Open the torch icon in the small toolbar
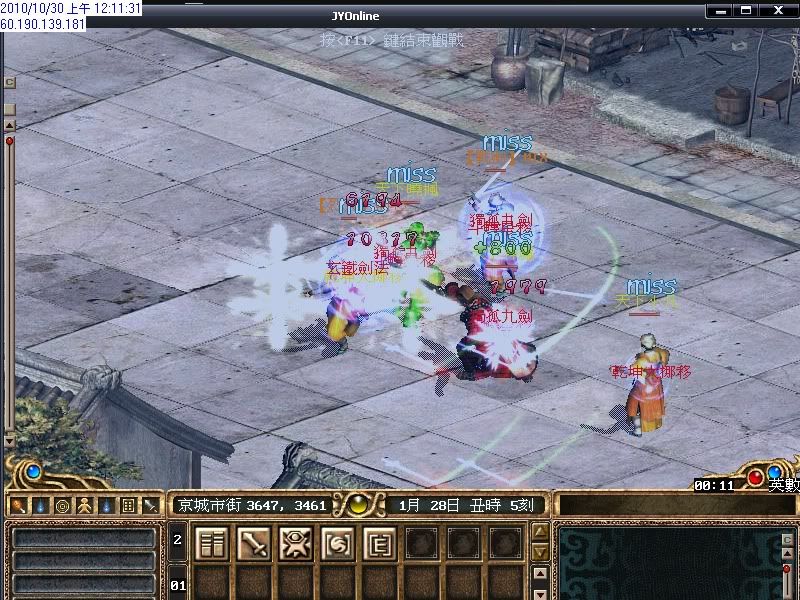Viewport: 800px width, 600px height. 18,506
